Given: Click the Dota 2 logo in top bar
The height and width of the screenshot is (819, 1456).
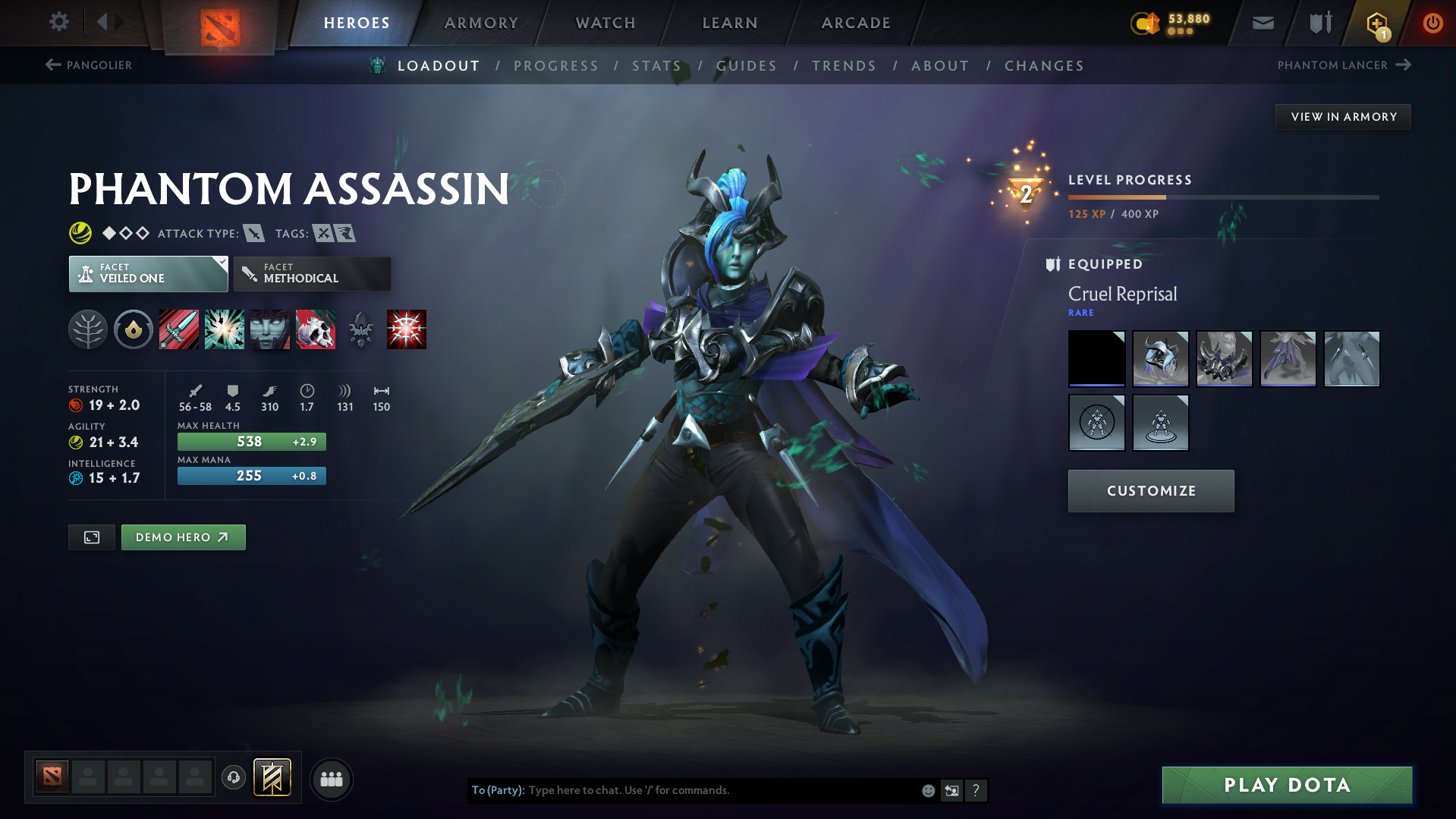Looking at the screenshot, I should click(x=220, y=23).
